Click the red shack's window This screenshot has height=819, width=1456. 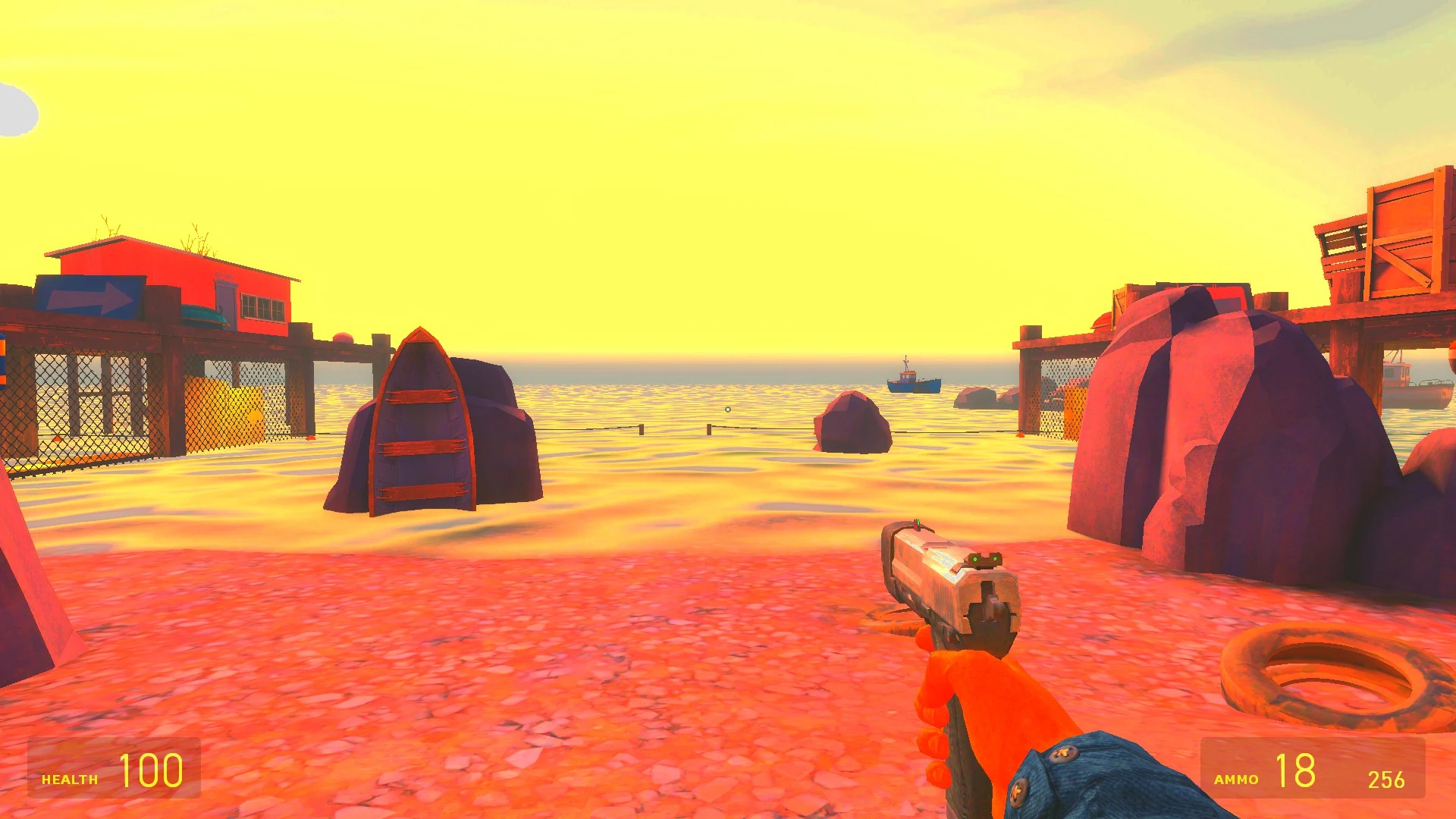click(262, 306)
